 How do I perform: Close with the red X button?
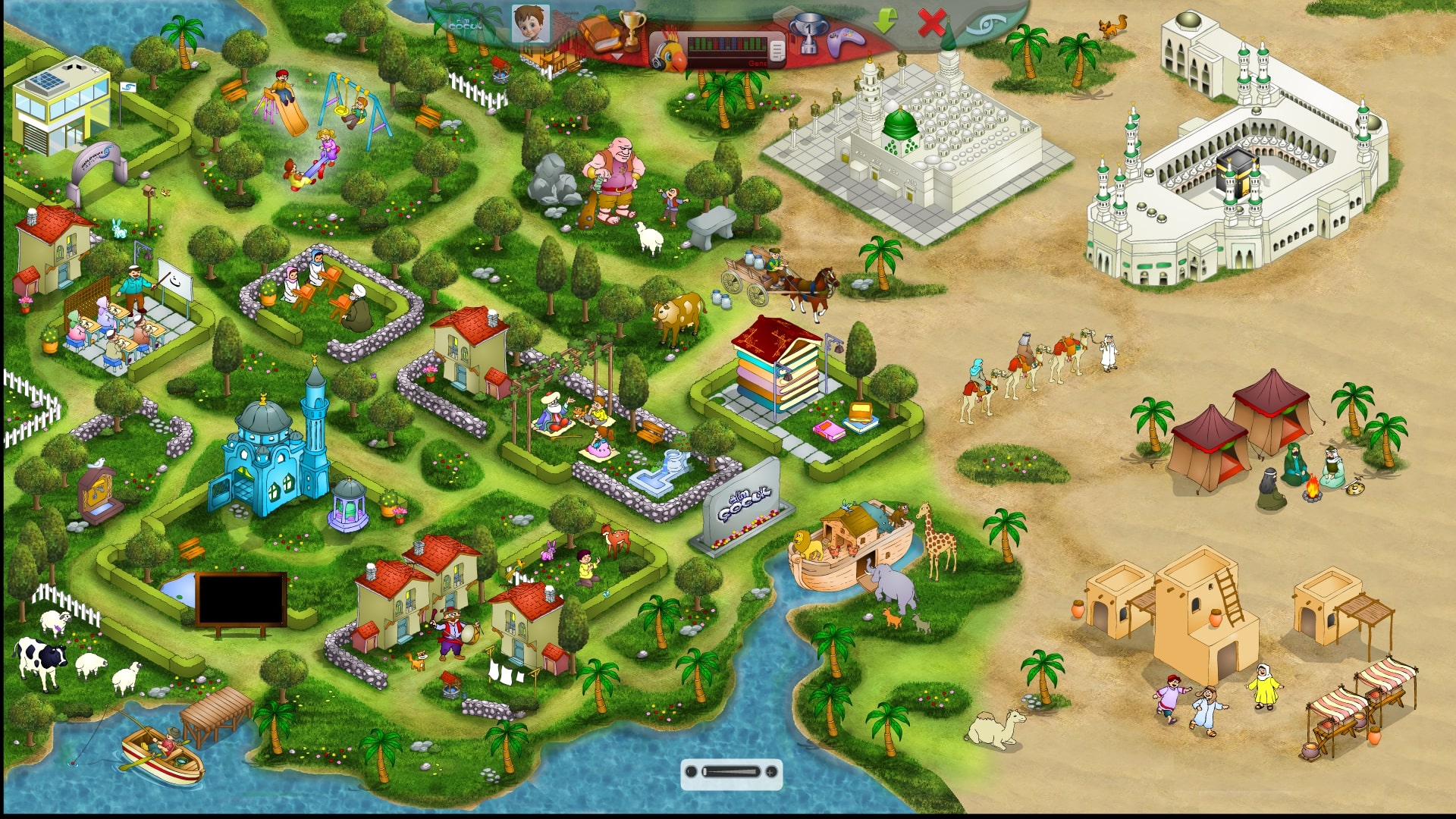(x=930, y=23)
